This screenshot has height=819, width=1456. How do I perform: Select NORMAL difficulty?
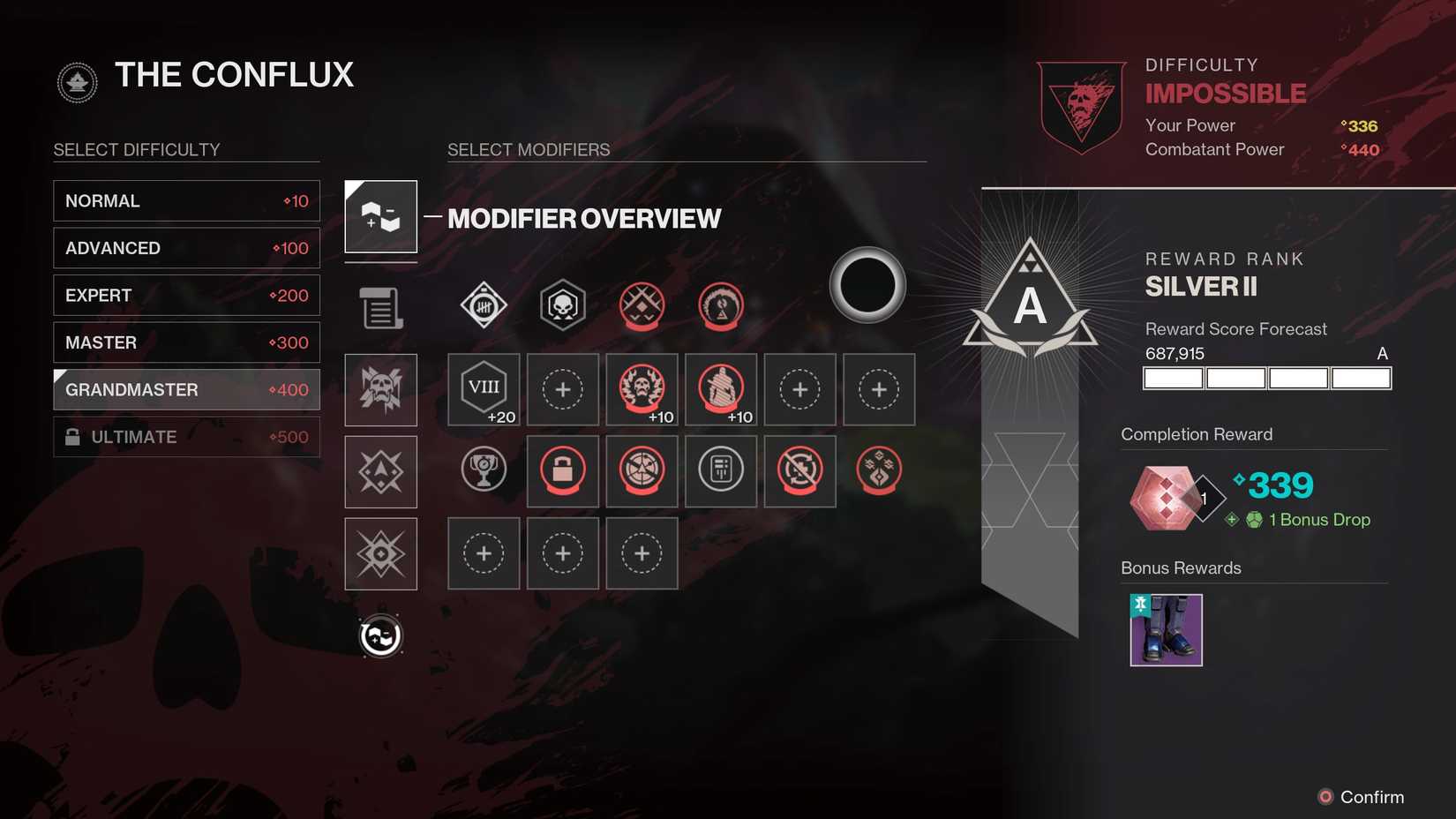[x=186, y=200]
